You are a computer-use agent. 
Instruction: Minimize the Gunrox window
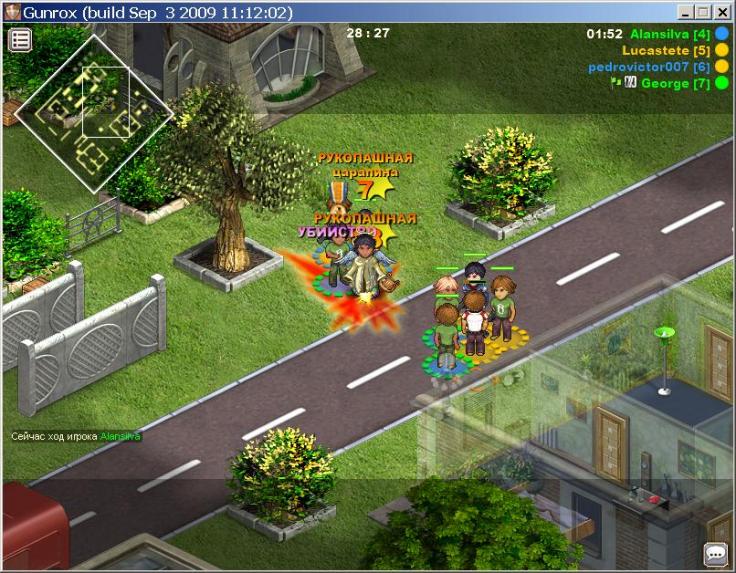(685, 12)
